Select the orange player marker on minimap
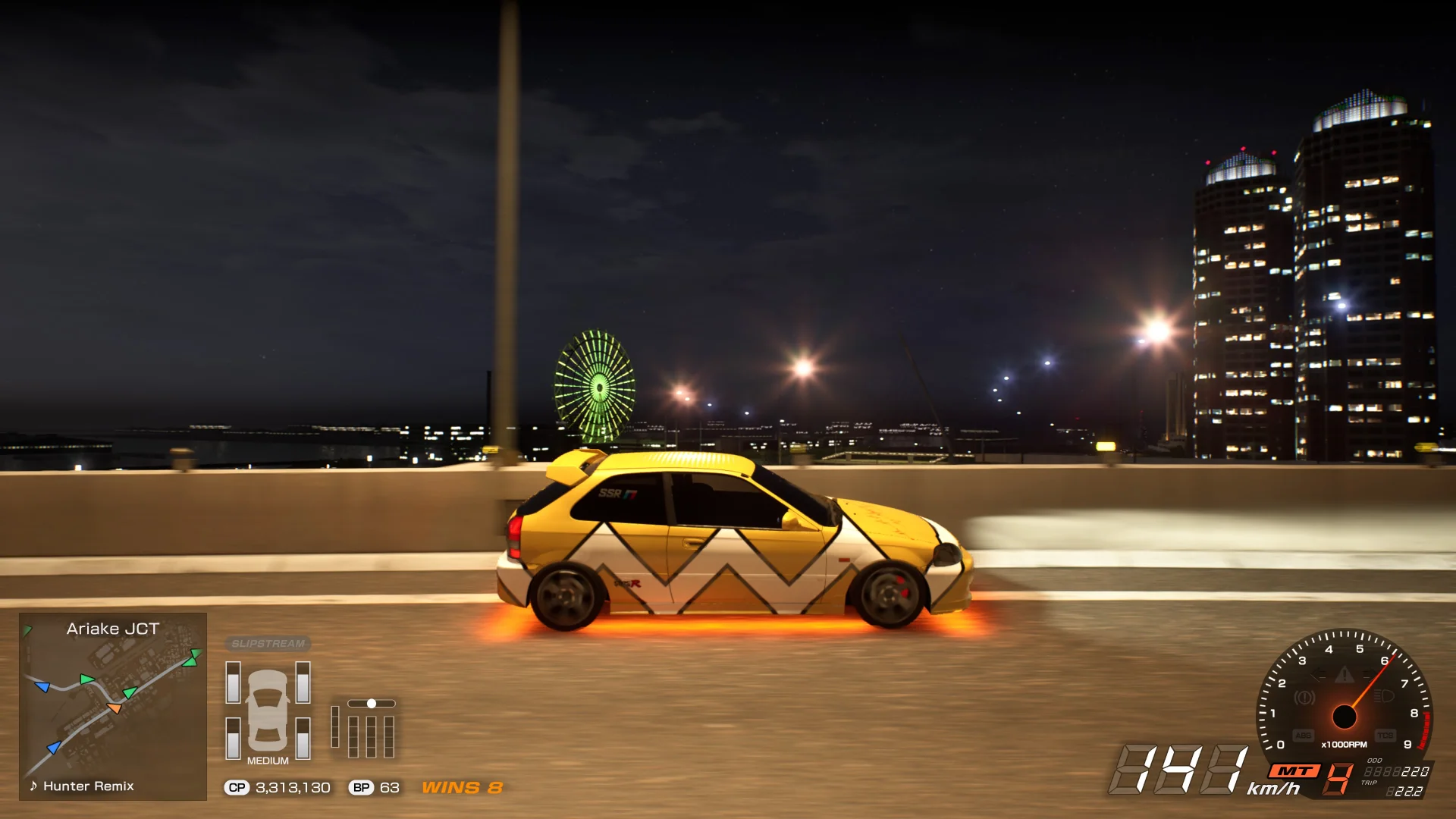This screenshot has height=819, width=1456. pos(115,708)
